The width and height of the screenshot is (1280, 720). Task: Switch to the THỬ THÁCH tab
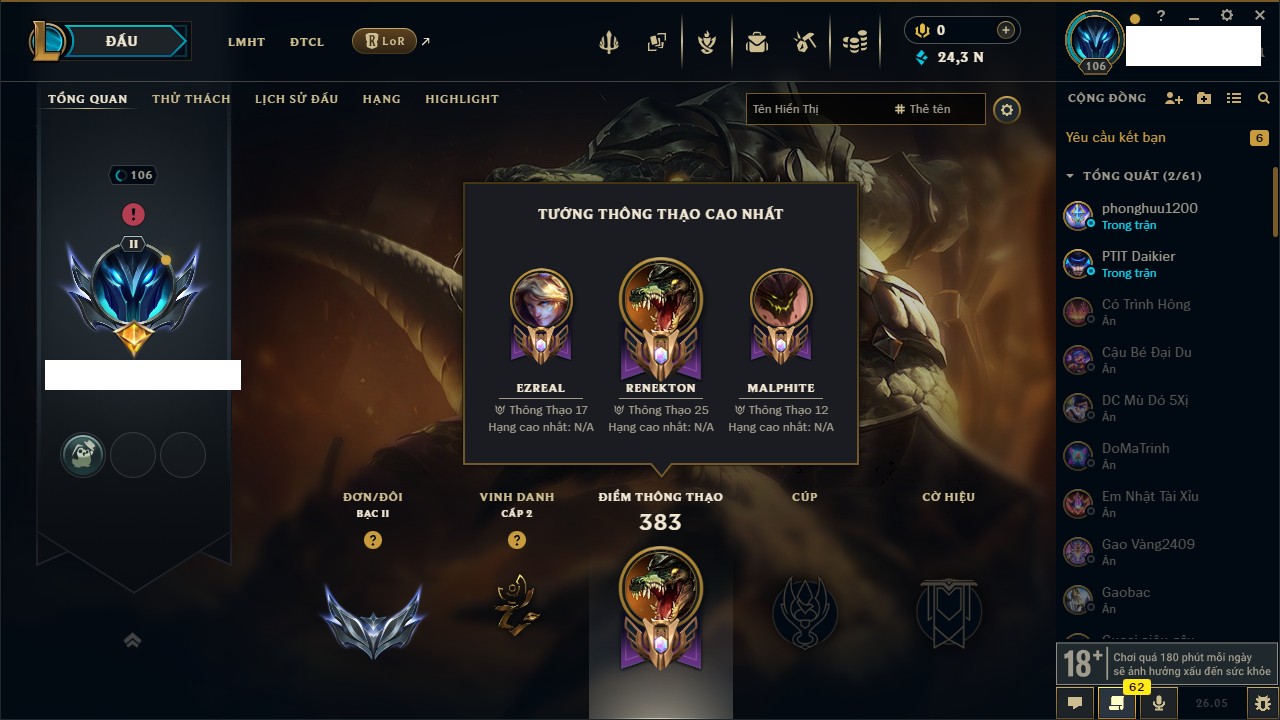coord(191,99)
